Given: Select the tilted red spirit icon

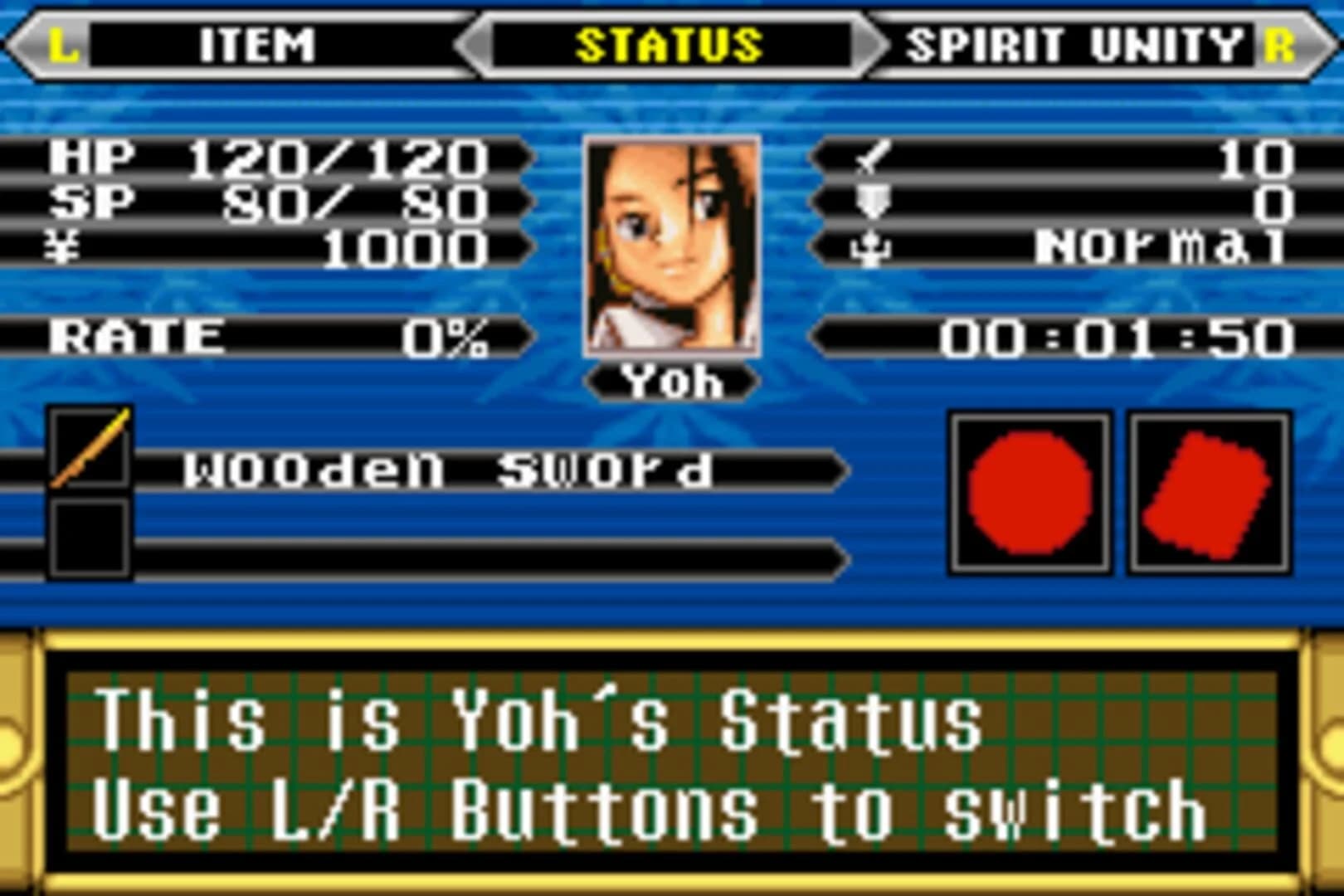Looking at the screenshot, I should pyautogui.click(x=1207, y=489).
